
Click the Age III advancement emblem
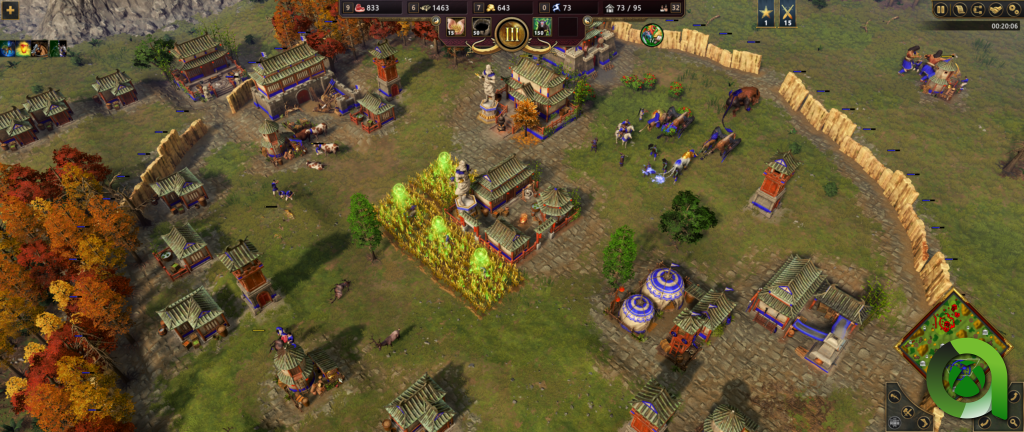point(513,32)
